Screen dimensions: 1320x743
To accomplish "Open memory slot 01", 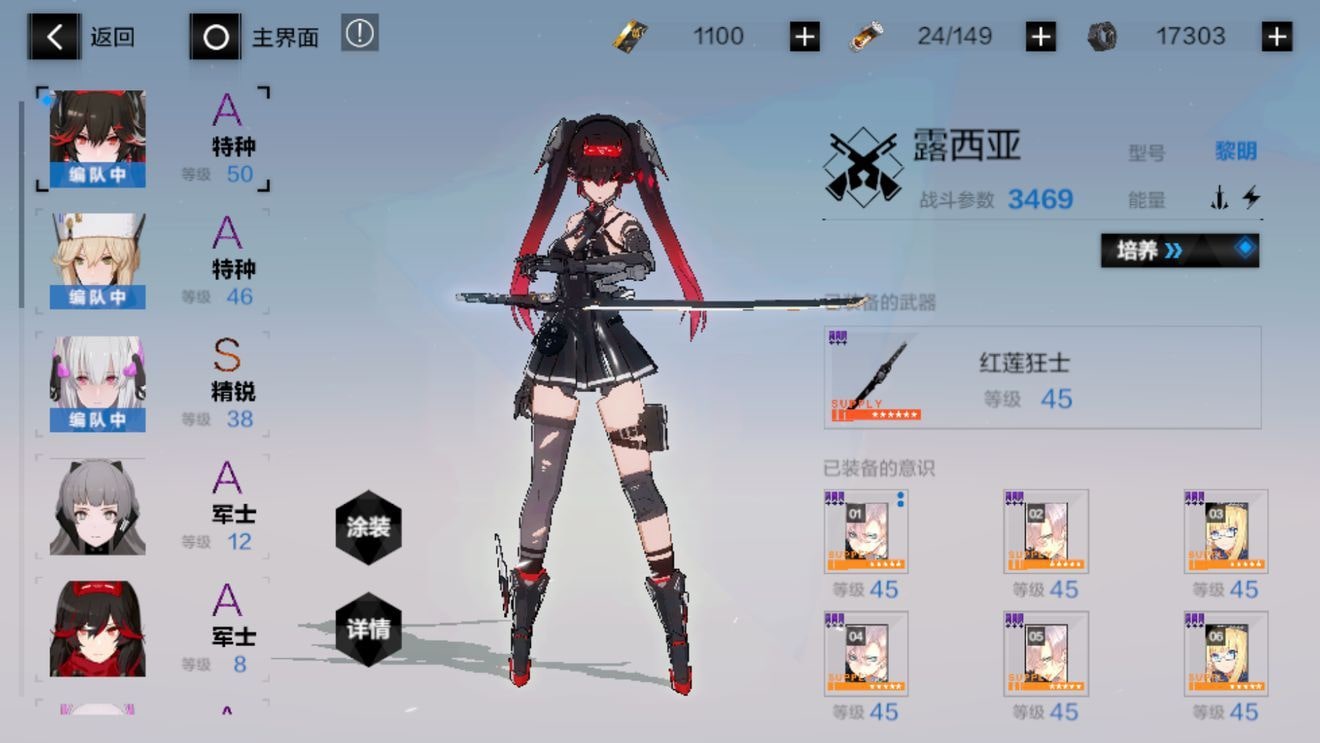I will pos(866,531).
